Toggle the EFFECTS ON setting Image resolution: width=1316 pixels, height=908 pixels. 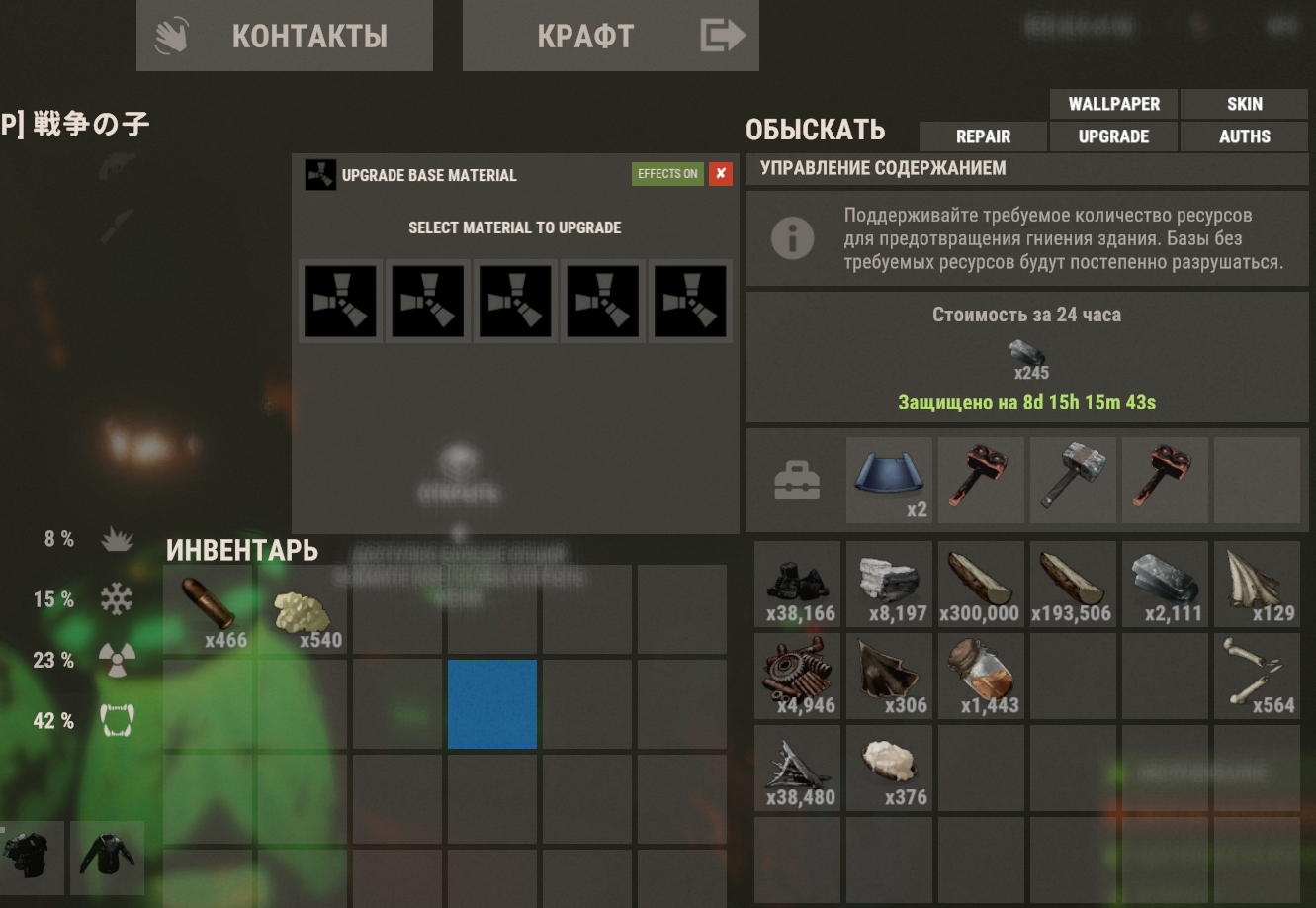(667, 174)
